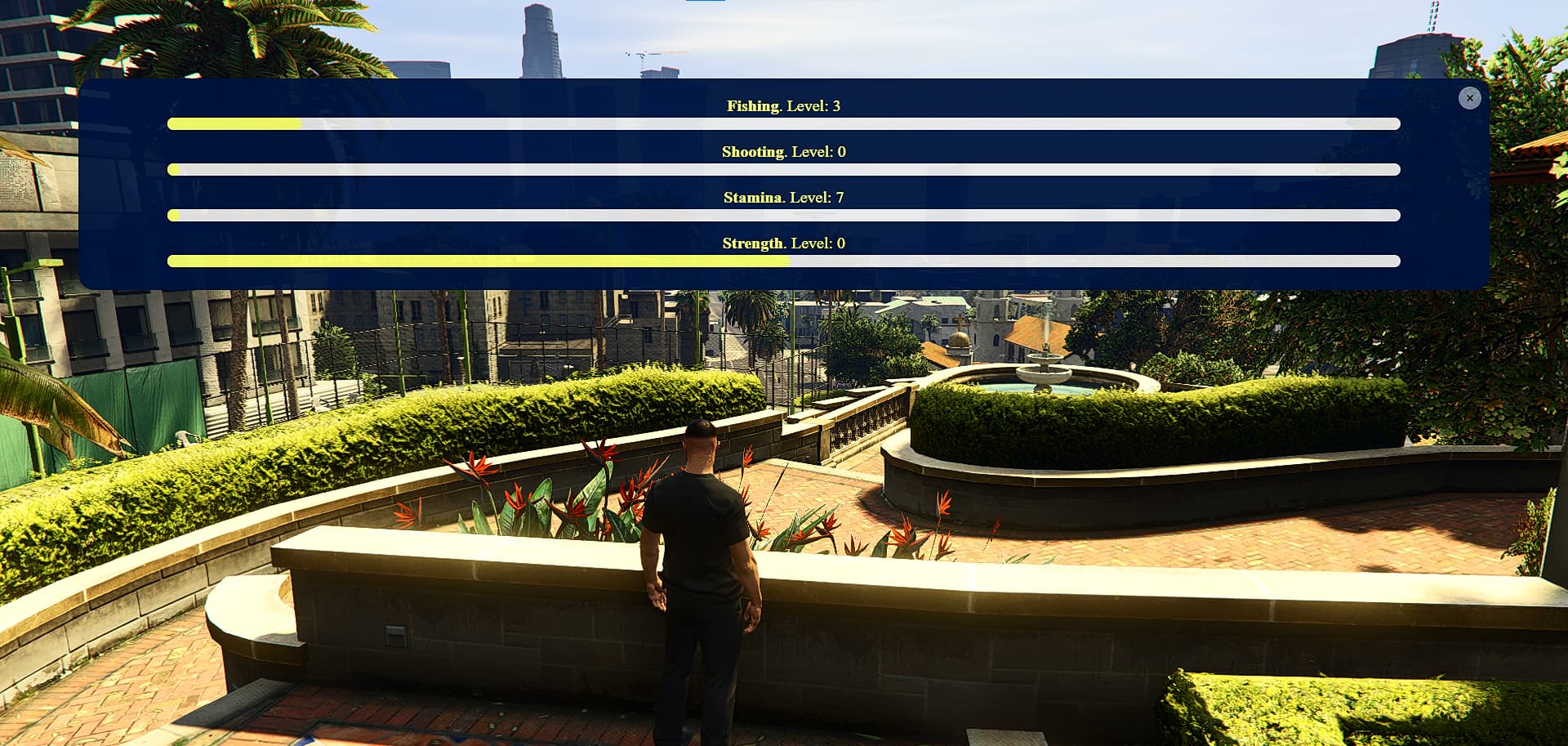The width and height of the screenshot is (1568, 746).
Task: Click the Fishing progress bar
Action: [782, 123]
